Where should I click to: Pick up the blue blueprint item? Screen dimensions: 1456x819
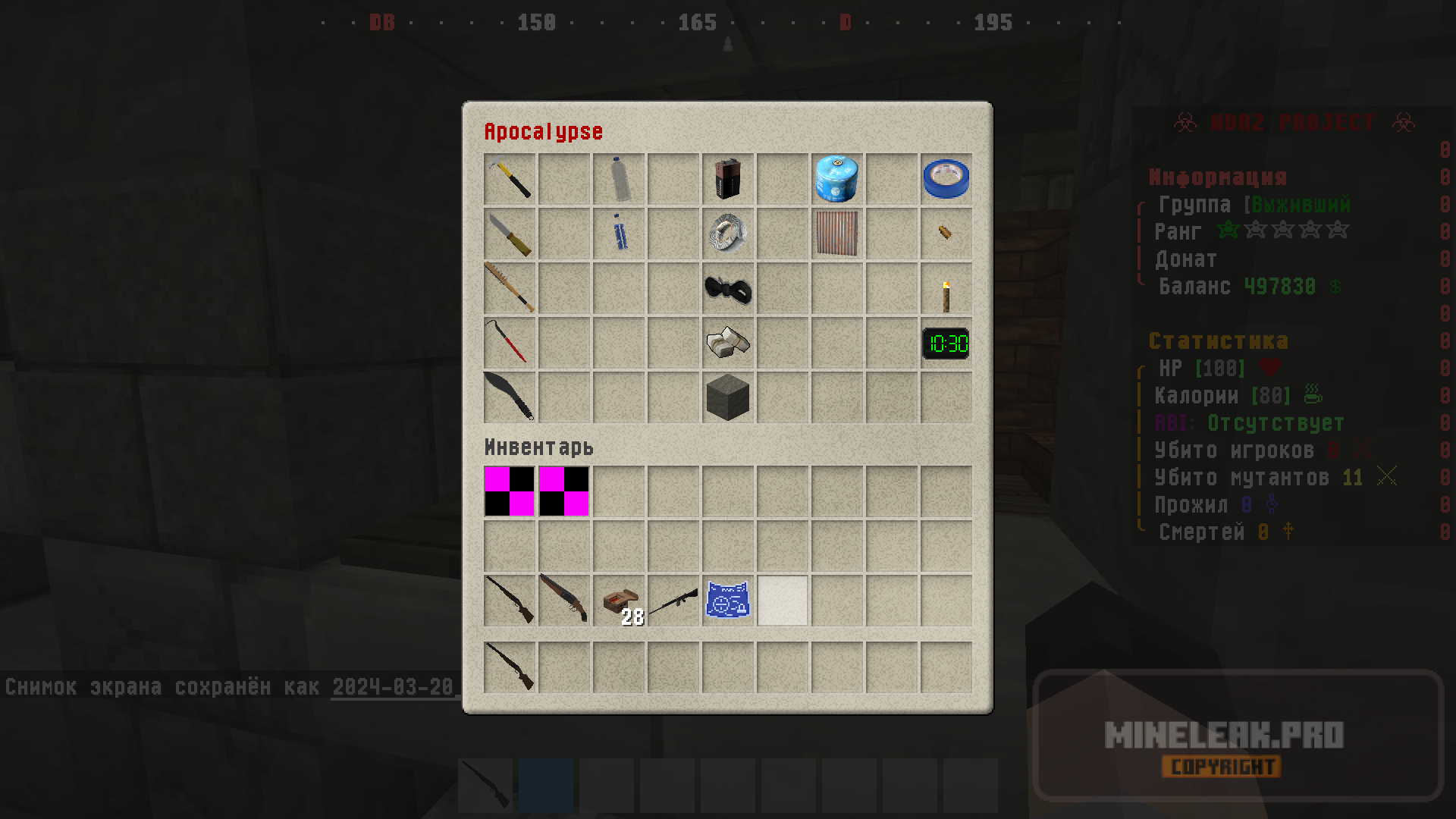click(728, 601)
